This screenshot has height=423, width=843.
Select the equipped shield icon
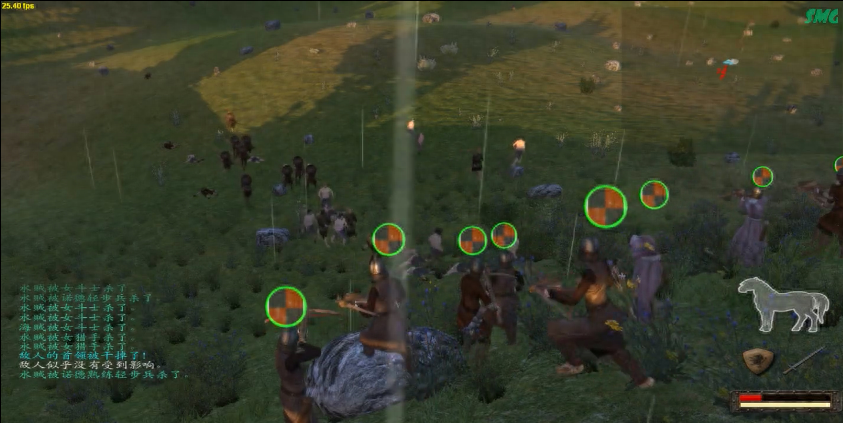pyautogui.click(x=759, y=361)
